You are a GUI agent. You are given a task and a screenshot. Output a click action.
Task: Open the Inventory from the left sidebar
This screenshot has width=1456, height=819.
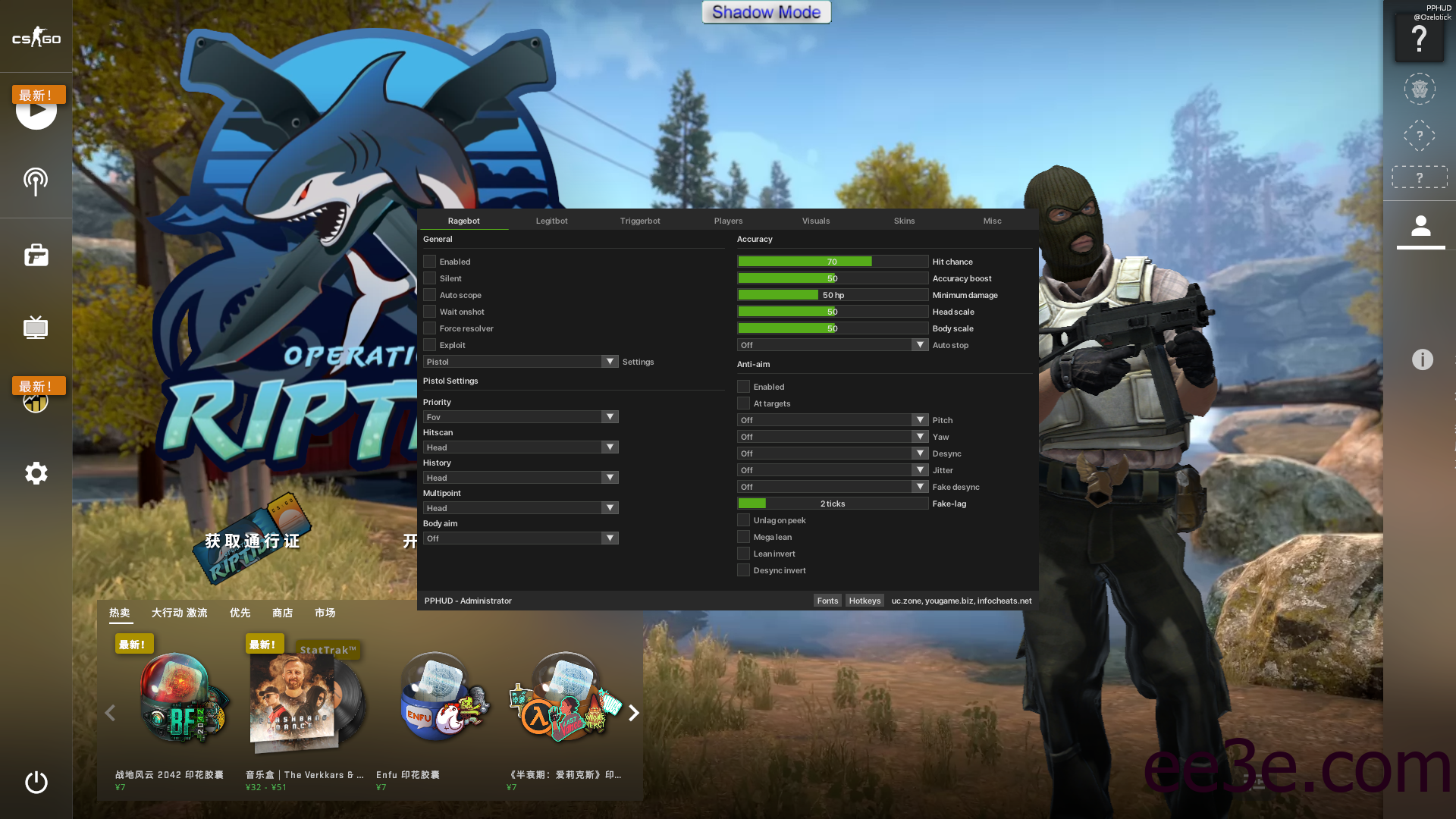[36, 255]
